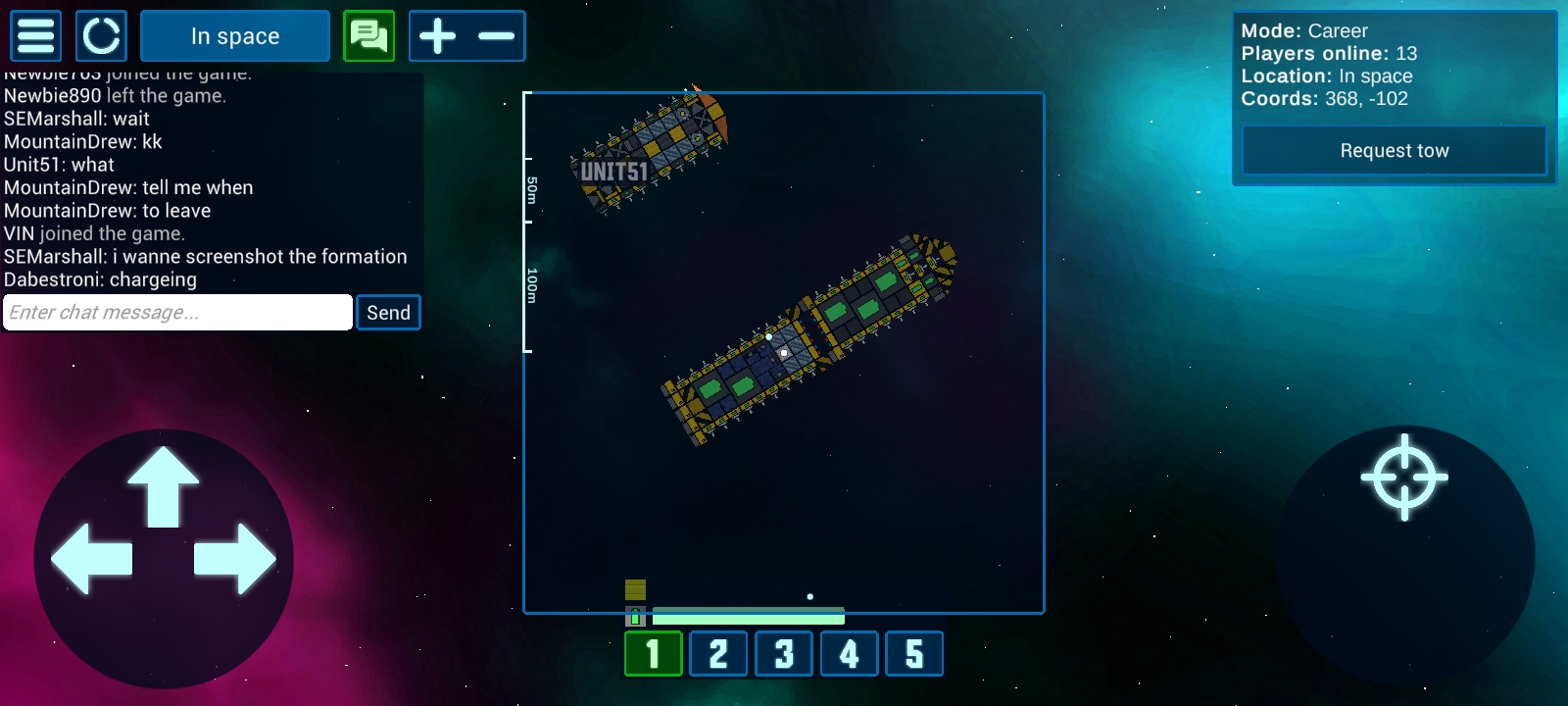The width and height of the screenshot is (1568, 706).
Task: Tap the up arrow thrust control
Action: click(163, 487)
